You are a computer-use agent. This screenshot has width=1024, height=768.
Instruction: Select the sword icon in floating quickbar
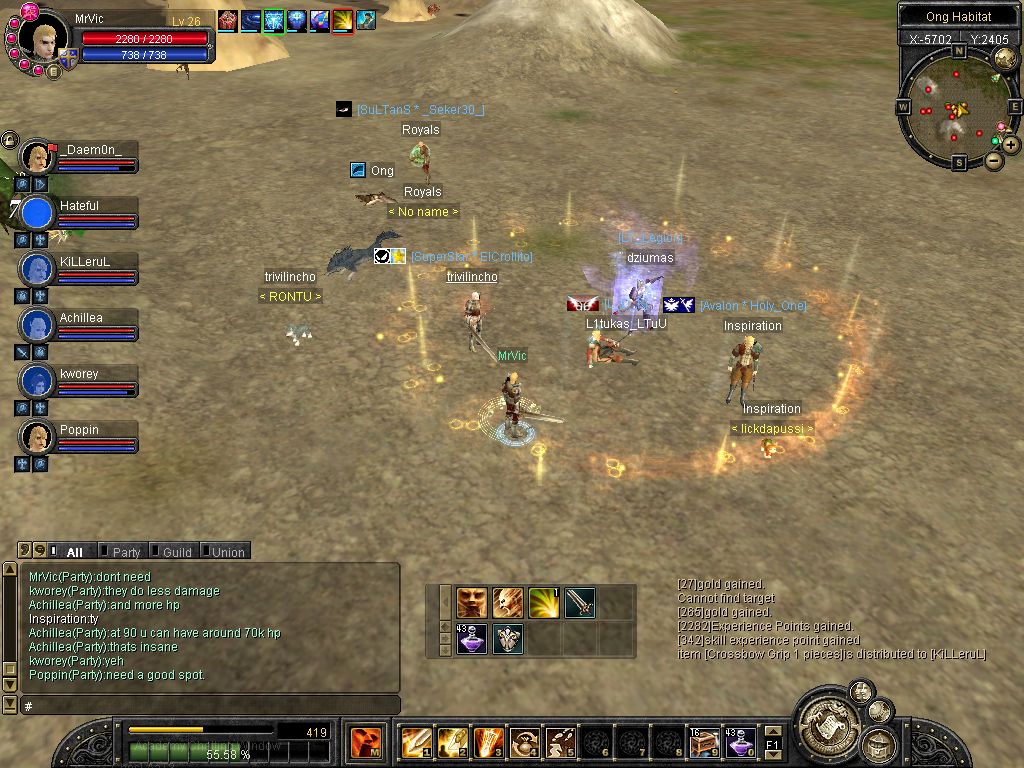[x=580, y=602]
